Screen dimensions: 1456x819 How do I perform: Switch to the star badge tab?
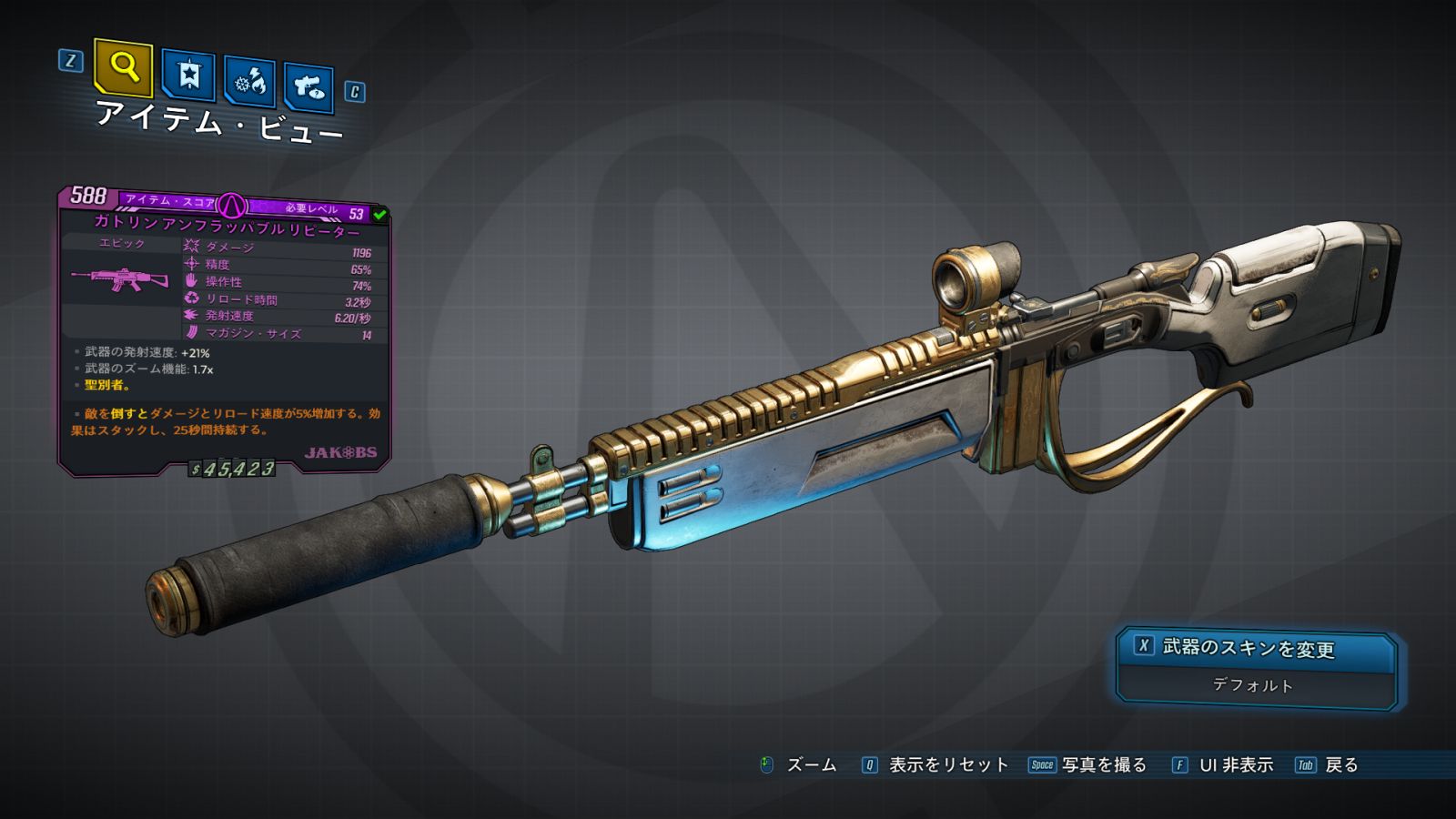[188, 76]
